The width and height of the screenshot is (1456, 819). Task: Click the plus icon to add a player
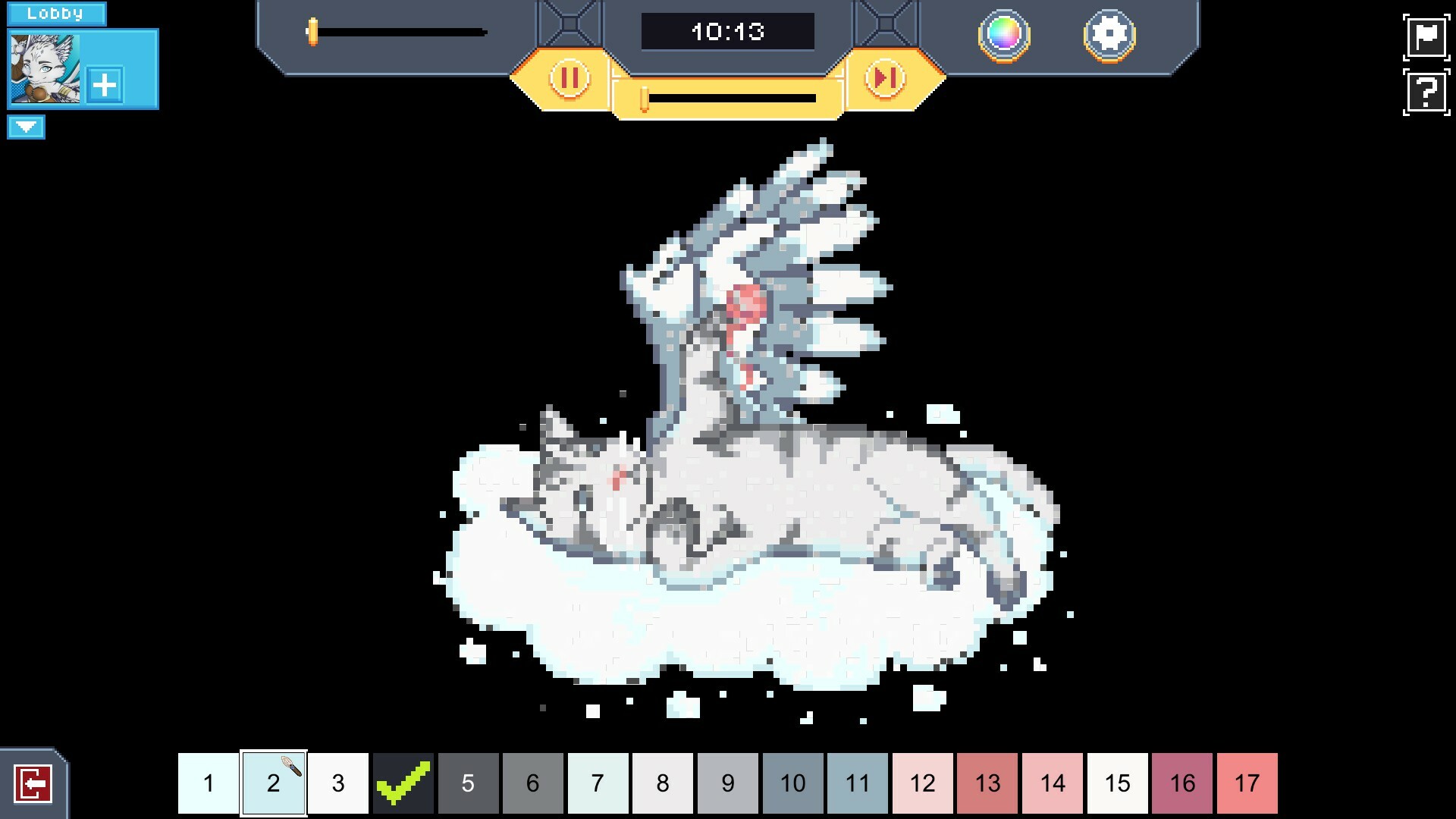tap(104, 85)
